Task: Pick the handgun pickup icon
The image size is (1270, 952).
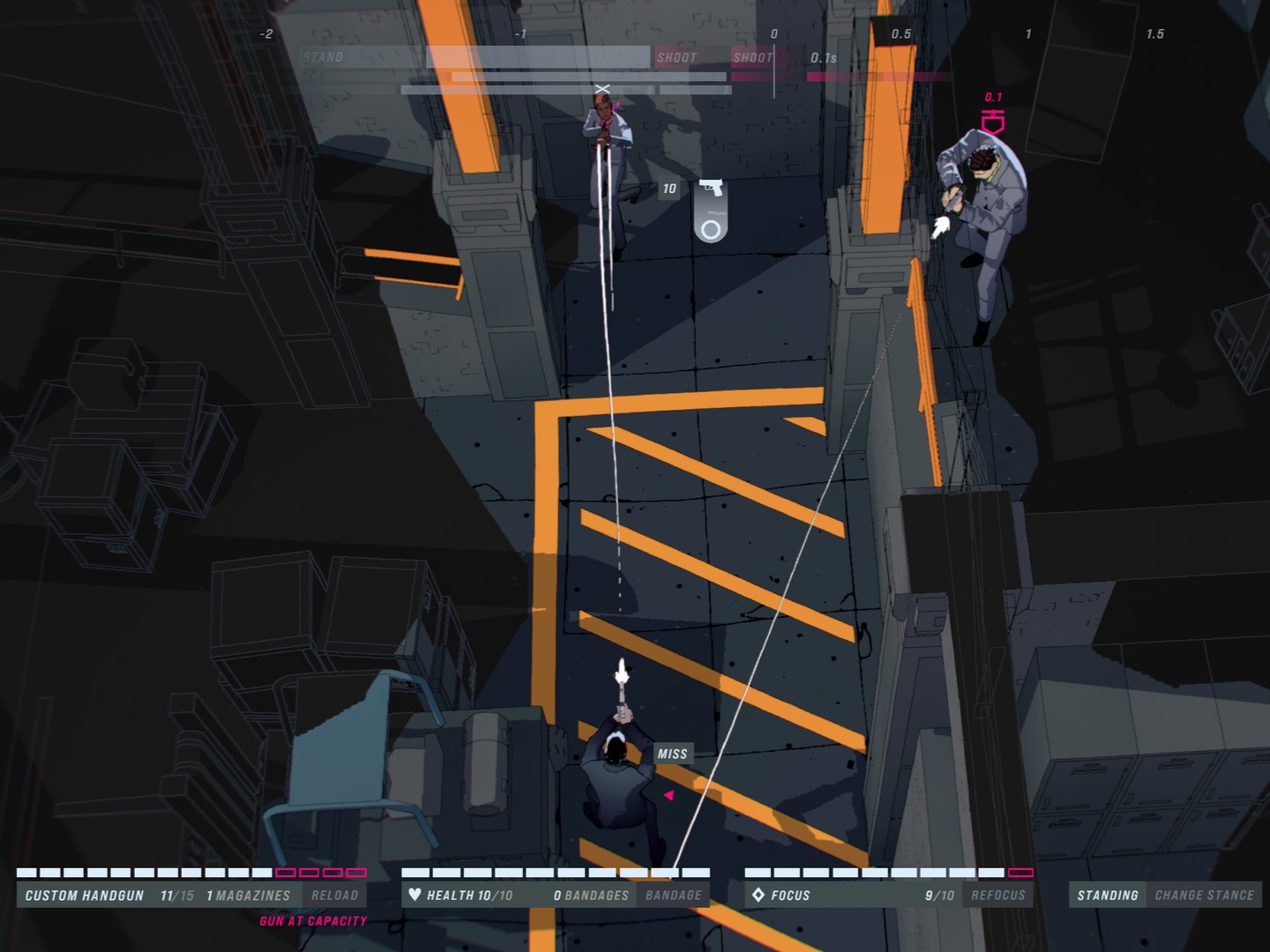Action: pos(711,188)
